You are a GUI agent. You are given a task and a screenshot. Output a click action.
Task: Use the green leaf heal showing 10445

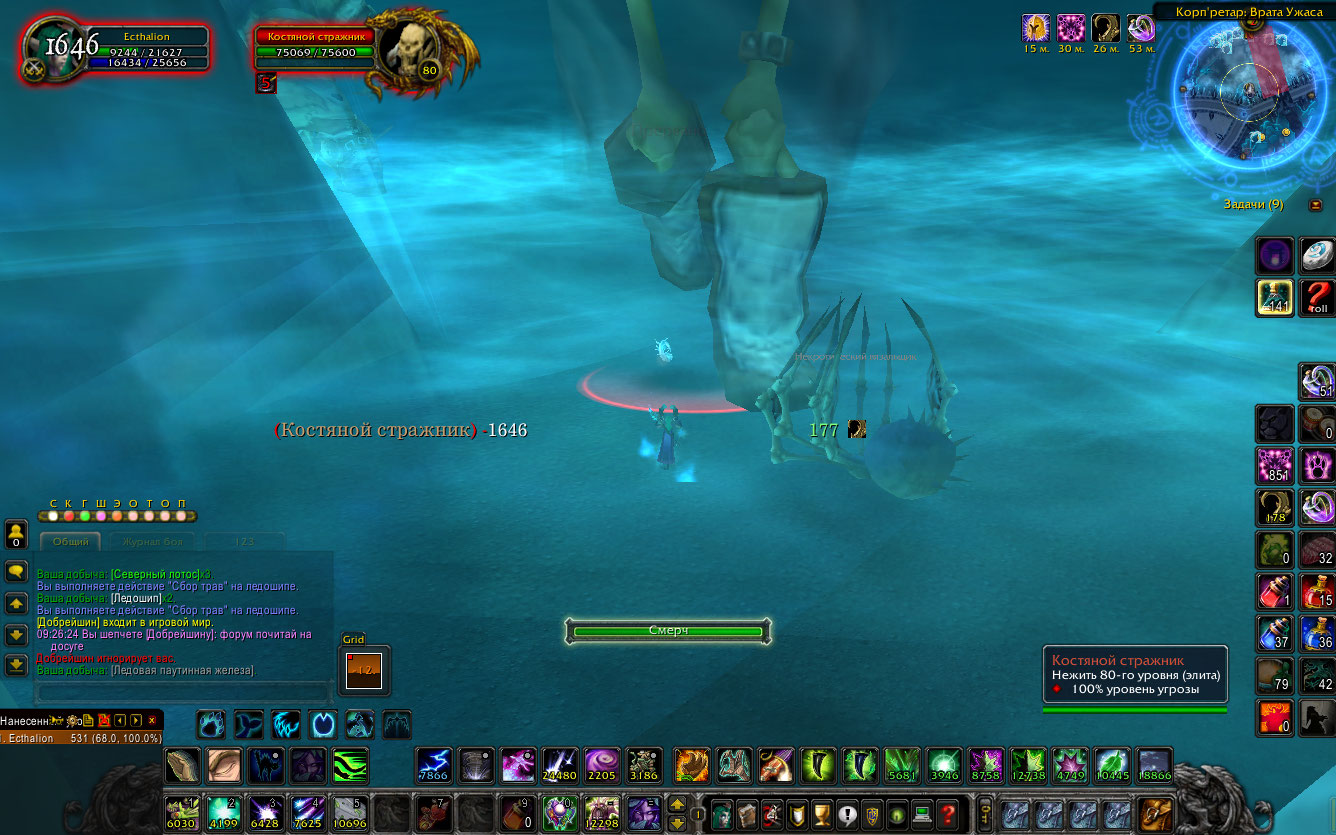(1112, 765)
